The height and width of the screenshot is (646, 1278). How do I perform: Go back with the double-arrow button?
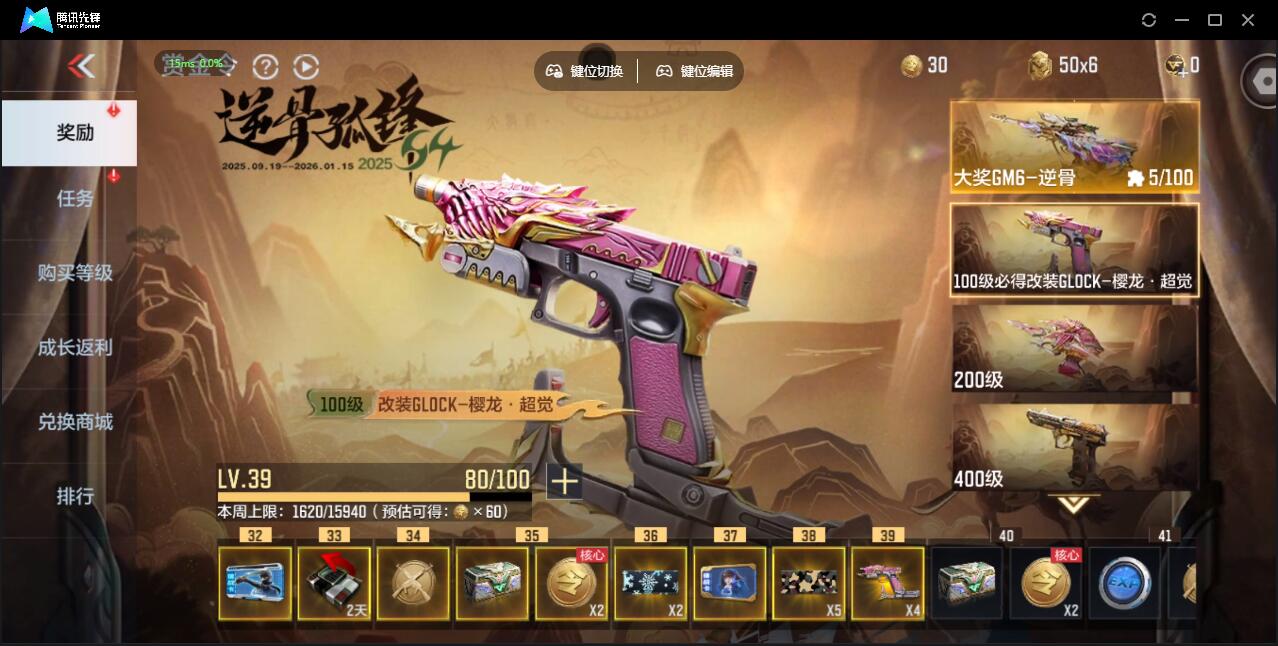(x=81, y=66)
